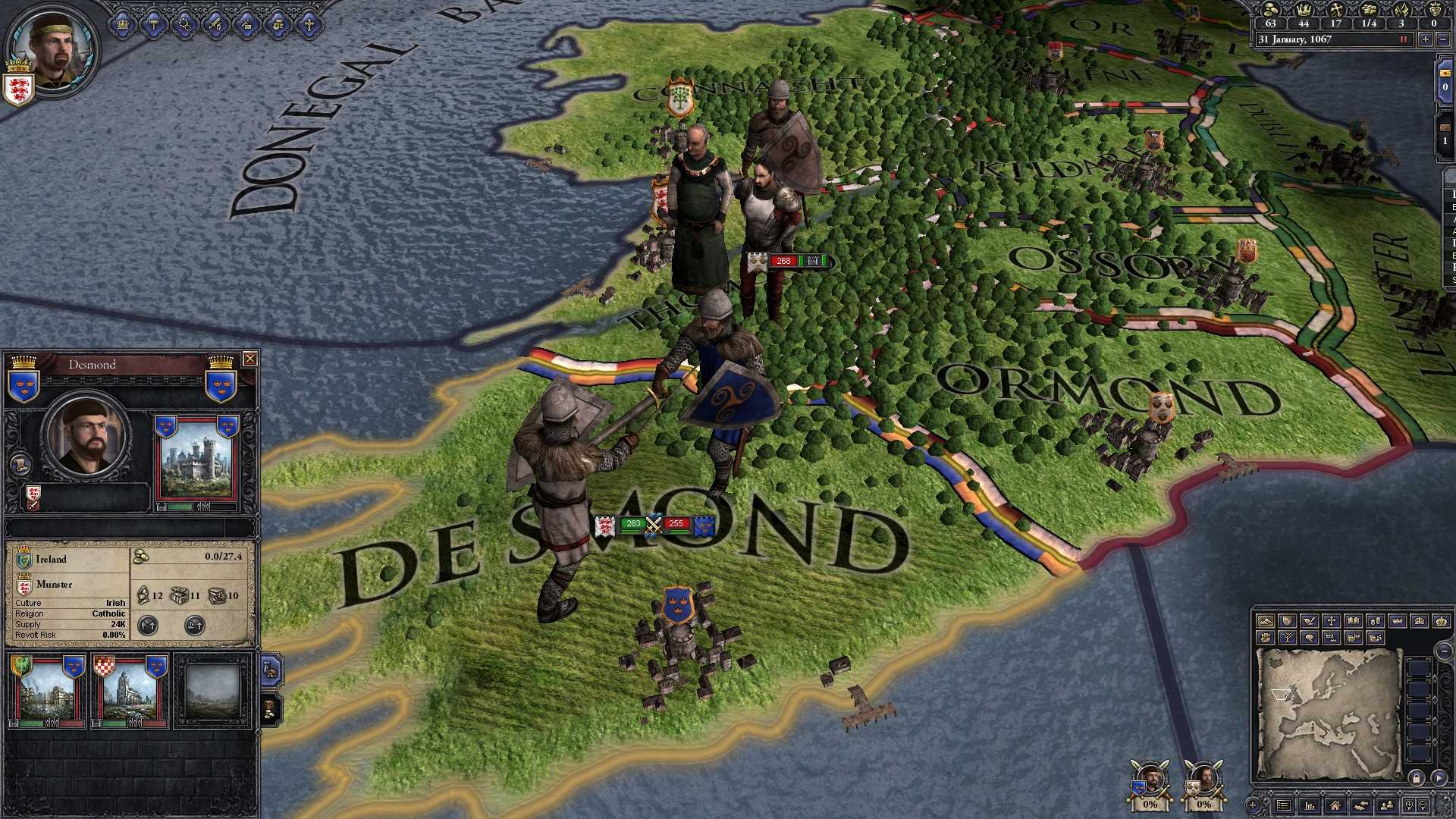
Task: Open the Military screen (sword icon)
Action: coord(215,24)
